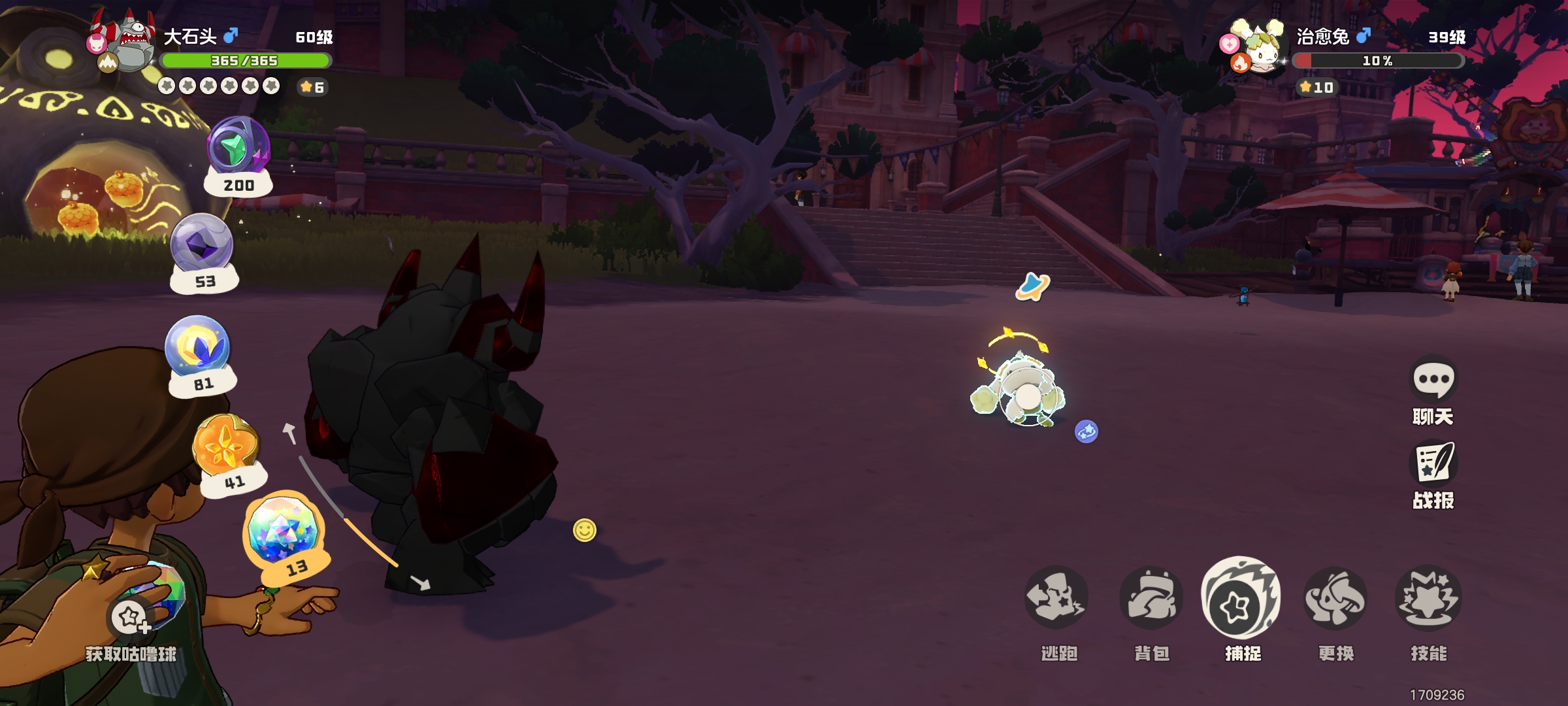View the 战报 battle report

(1433, 463)
